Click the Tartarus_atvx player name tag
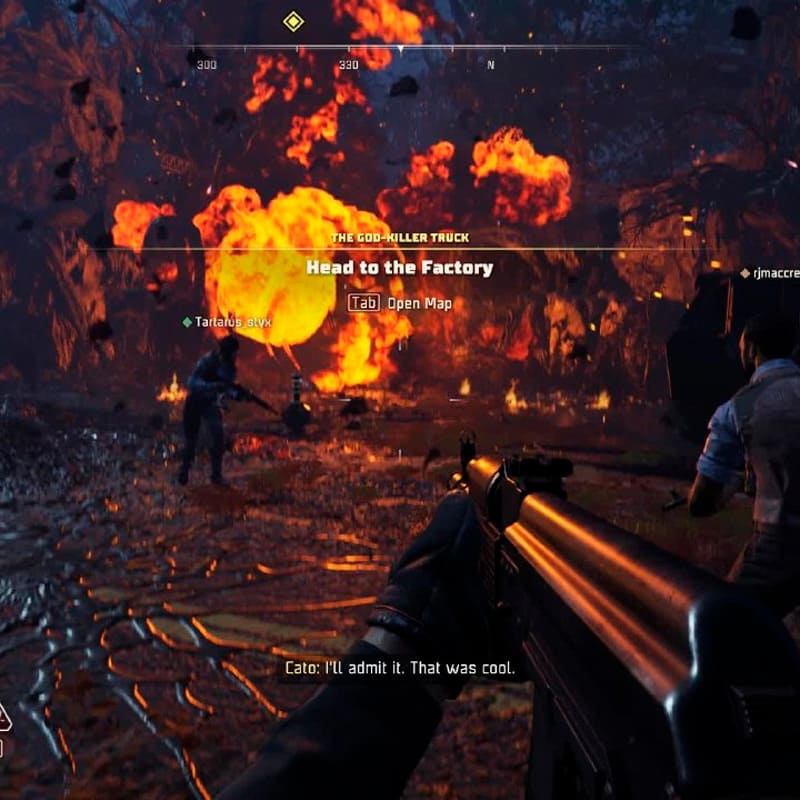 227,322
